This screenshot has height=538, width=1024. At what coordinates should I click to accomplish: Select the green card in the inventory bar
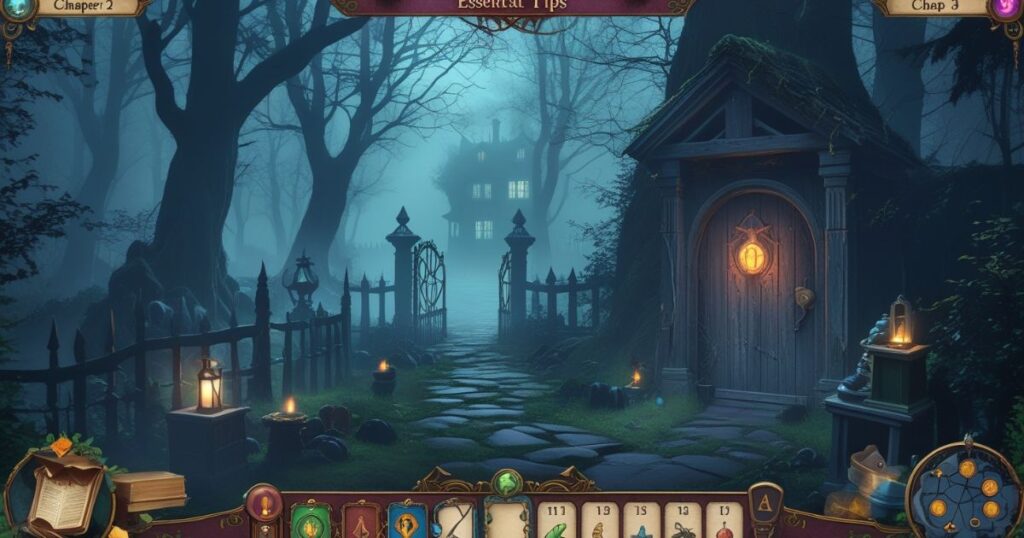(309, 520)
